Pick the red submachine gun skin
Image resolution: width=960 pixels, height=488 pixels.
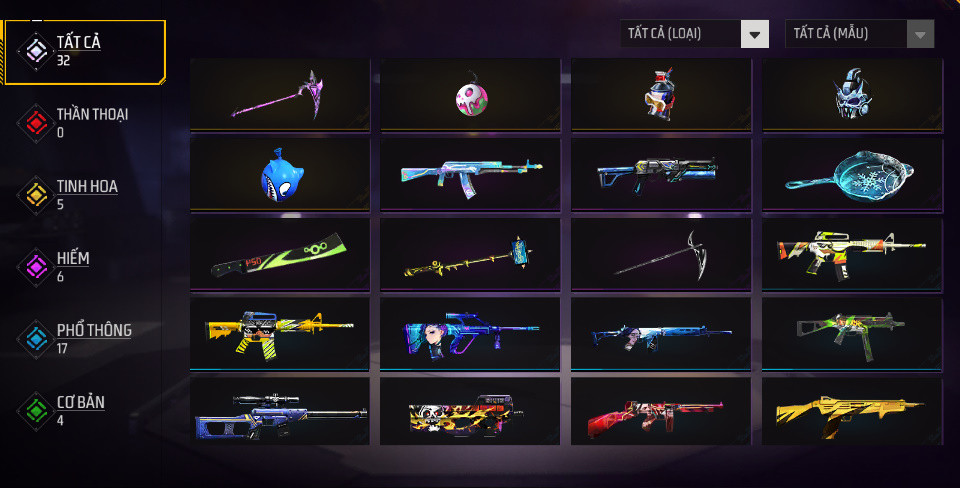coord(660,411)
